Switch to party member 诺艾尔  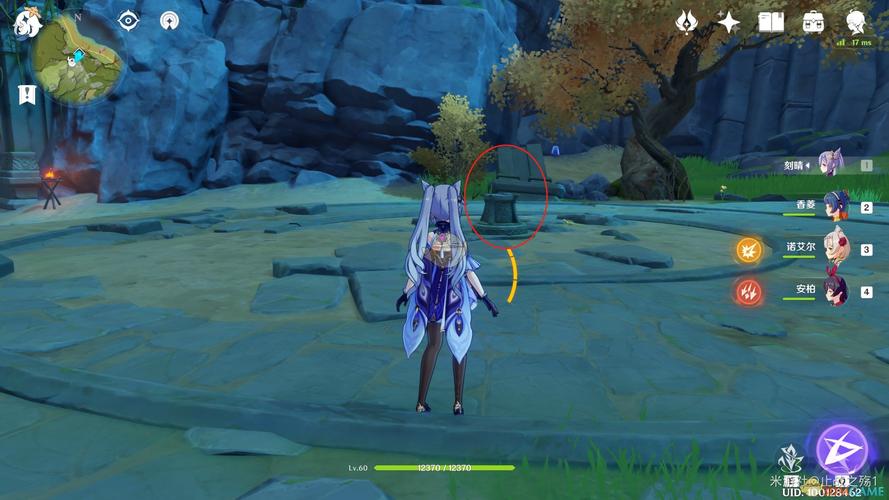pos(836,249)
